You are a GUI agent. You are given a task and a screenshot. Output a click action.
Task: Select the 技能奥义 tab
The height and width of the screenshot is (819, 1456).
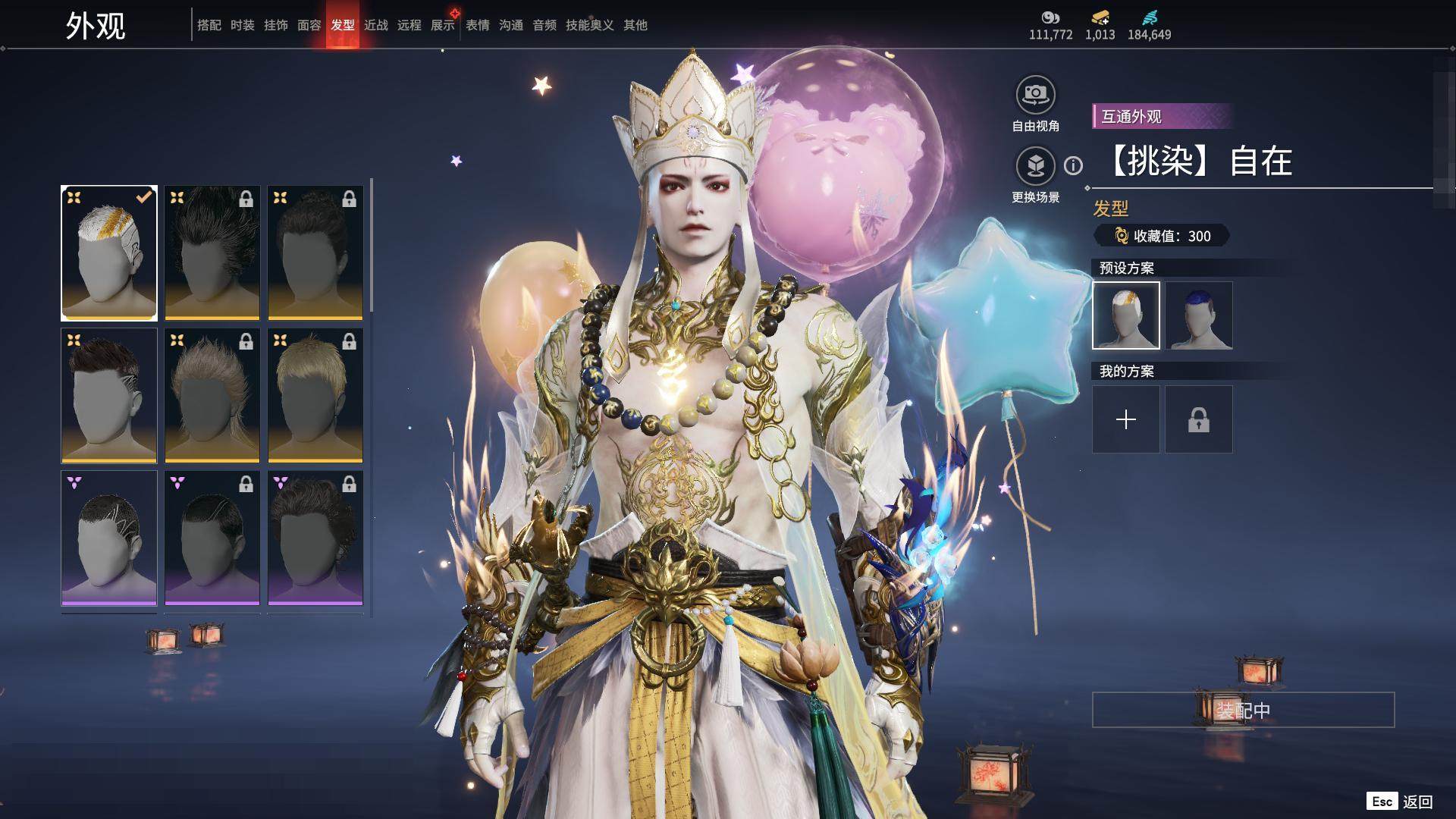tap(589, 25)
